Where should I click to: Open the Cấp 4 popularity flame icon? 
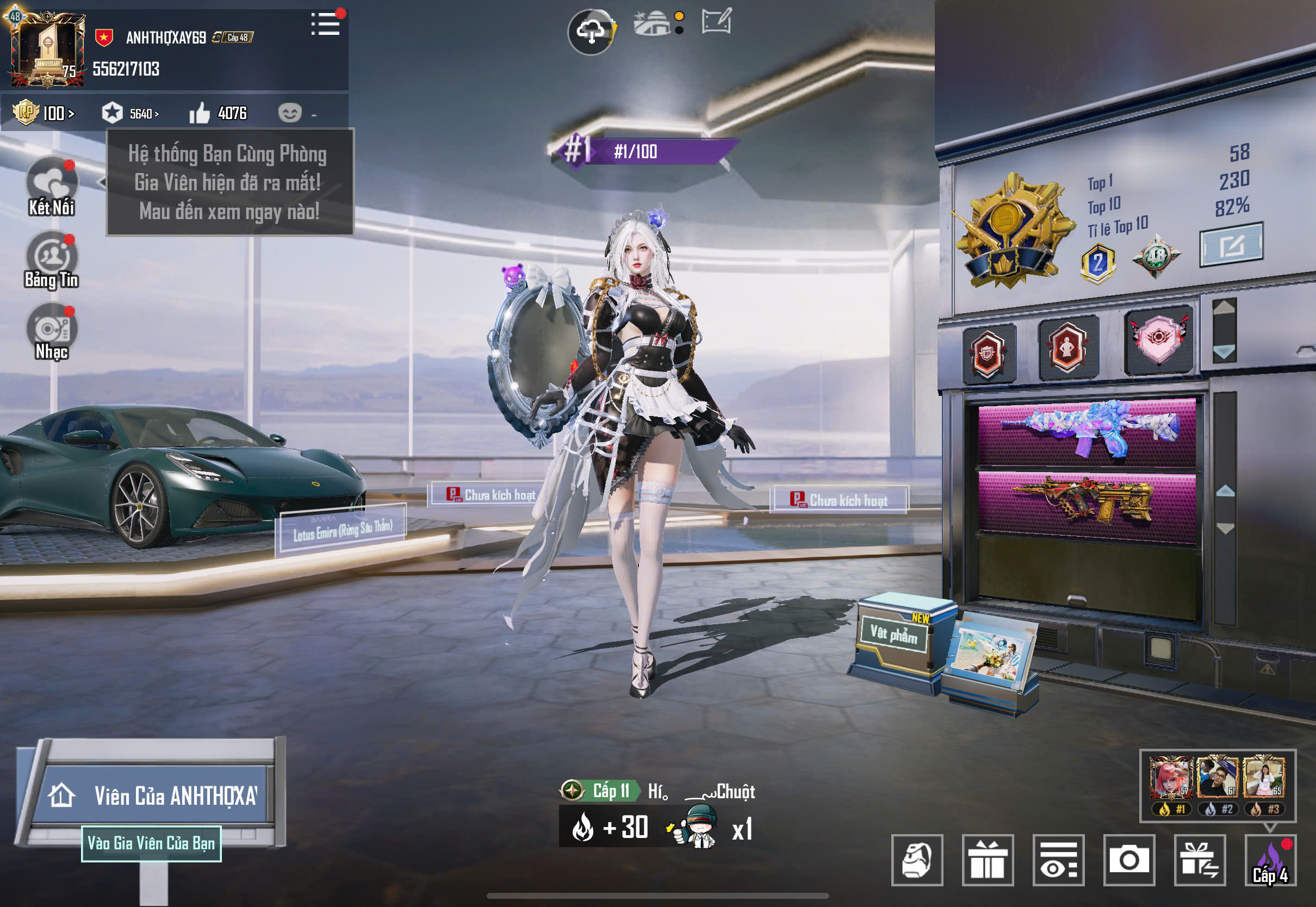[1270, 860]
